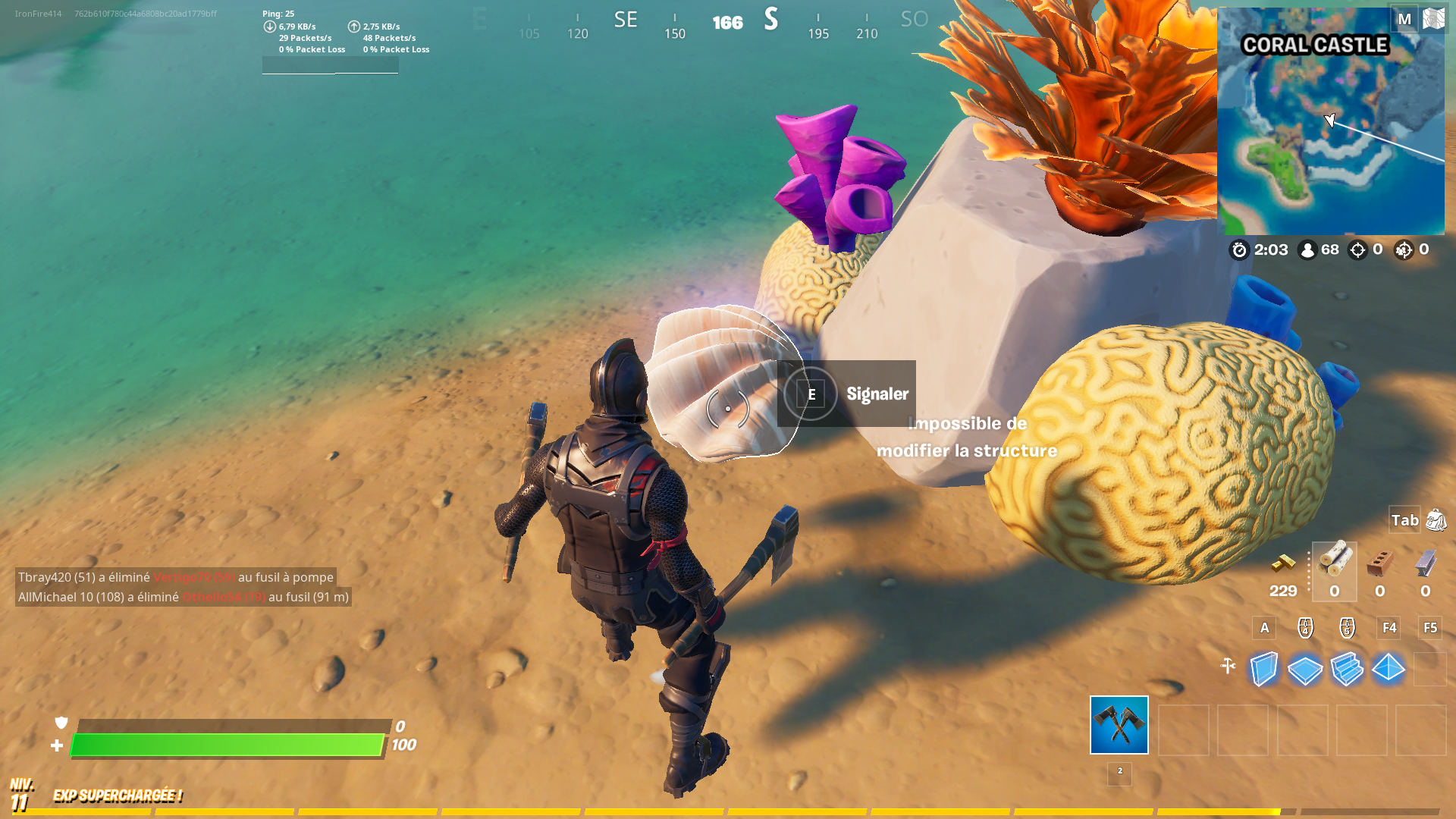The image size is (1456, 819).
Task: Click the trap icon beside the build pieces
Action: 1228,664
